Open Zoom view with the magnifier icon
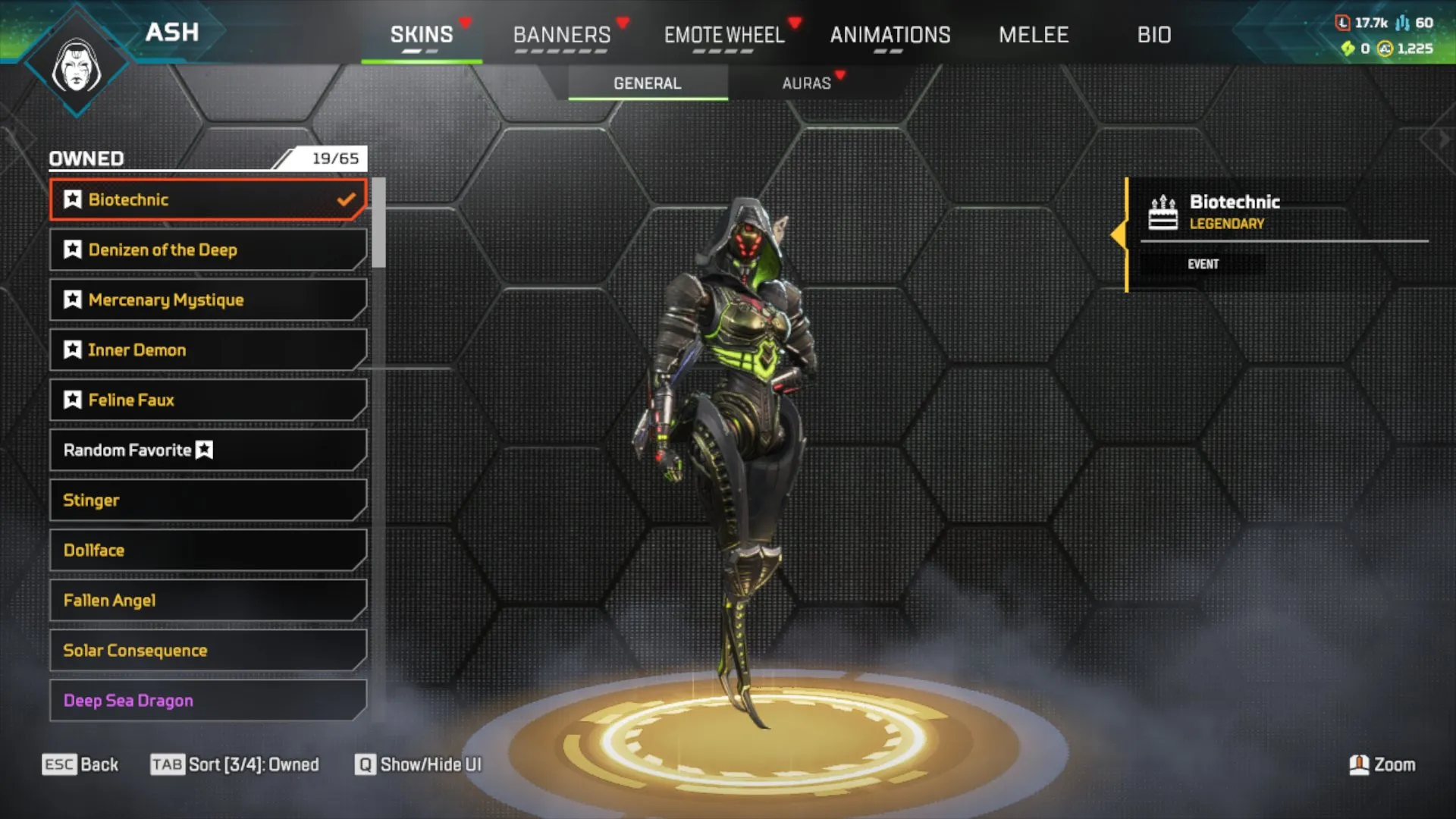Image resolution: width=1456 pixels, height=819 pixels. [x=1360, y=765]
